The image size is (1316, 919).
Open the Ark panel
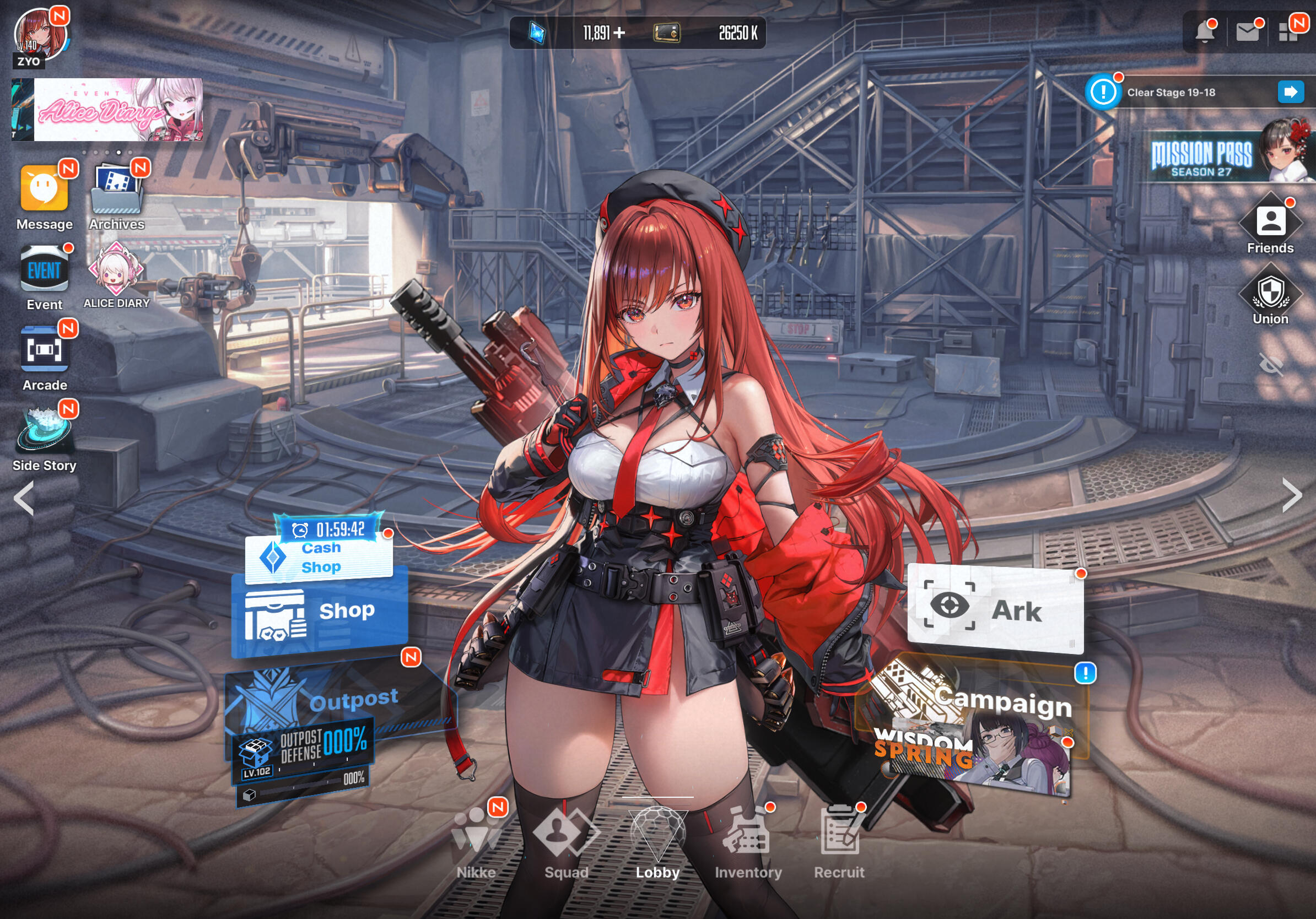coord(995,609)
